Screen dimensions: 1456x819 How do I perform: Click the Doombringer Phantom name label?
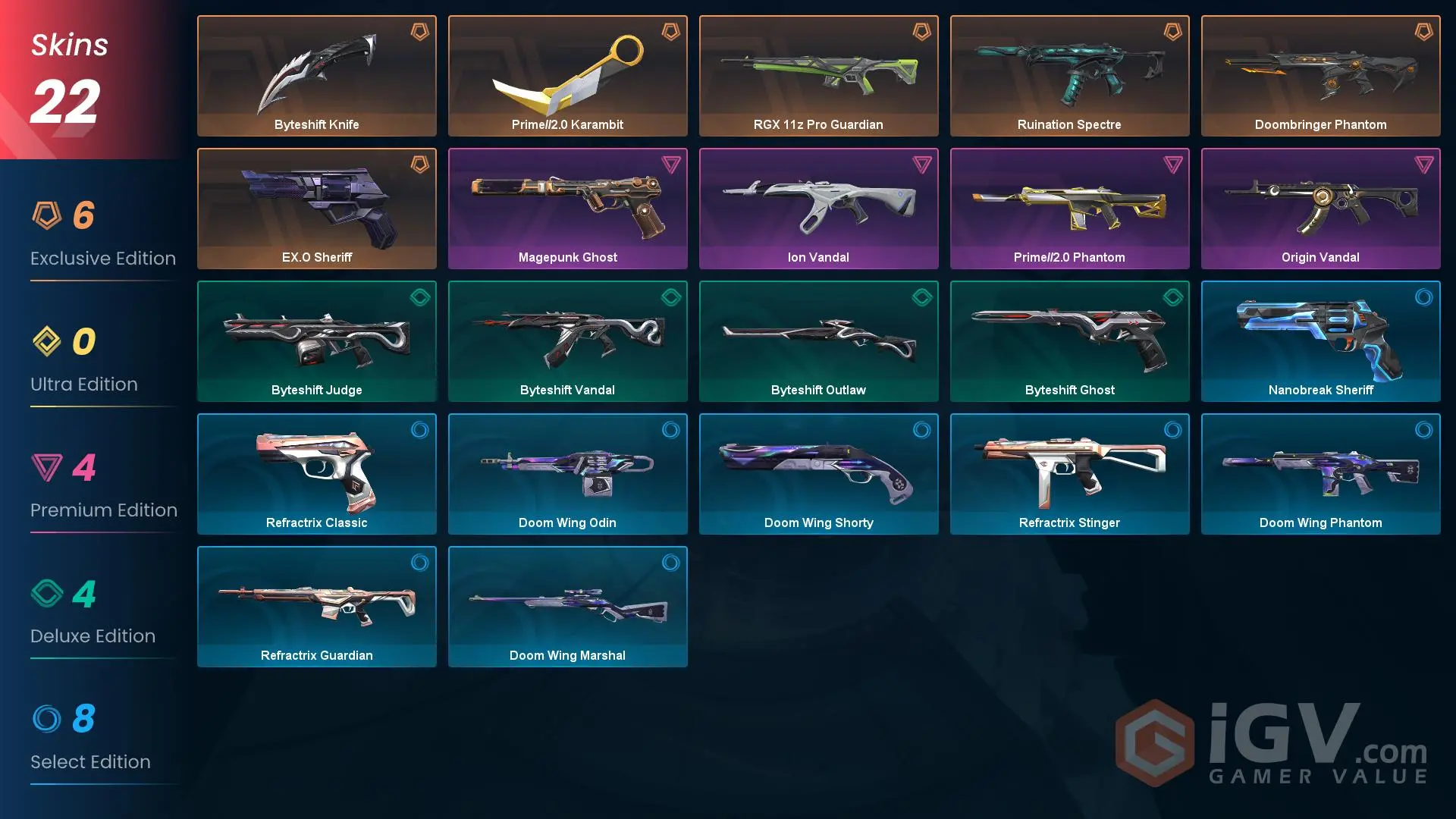1320,124
